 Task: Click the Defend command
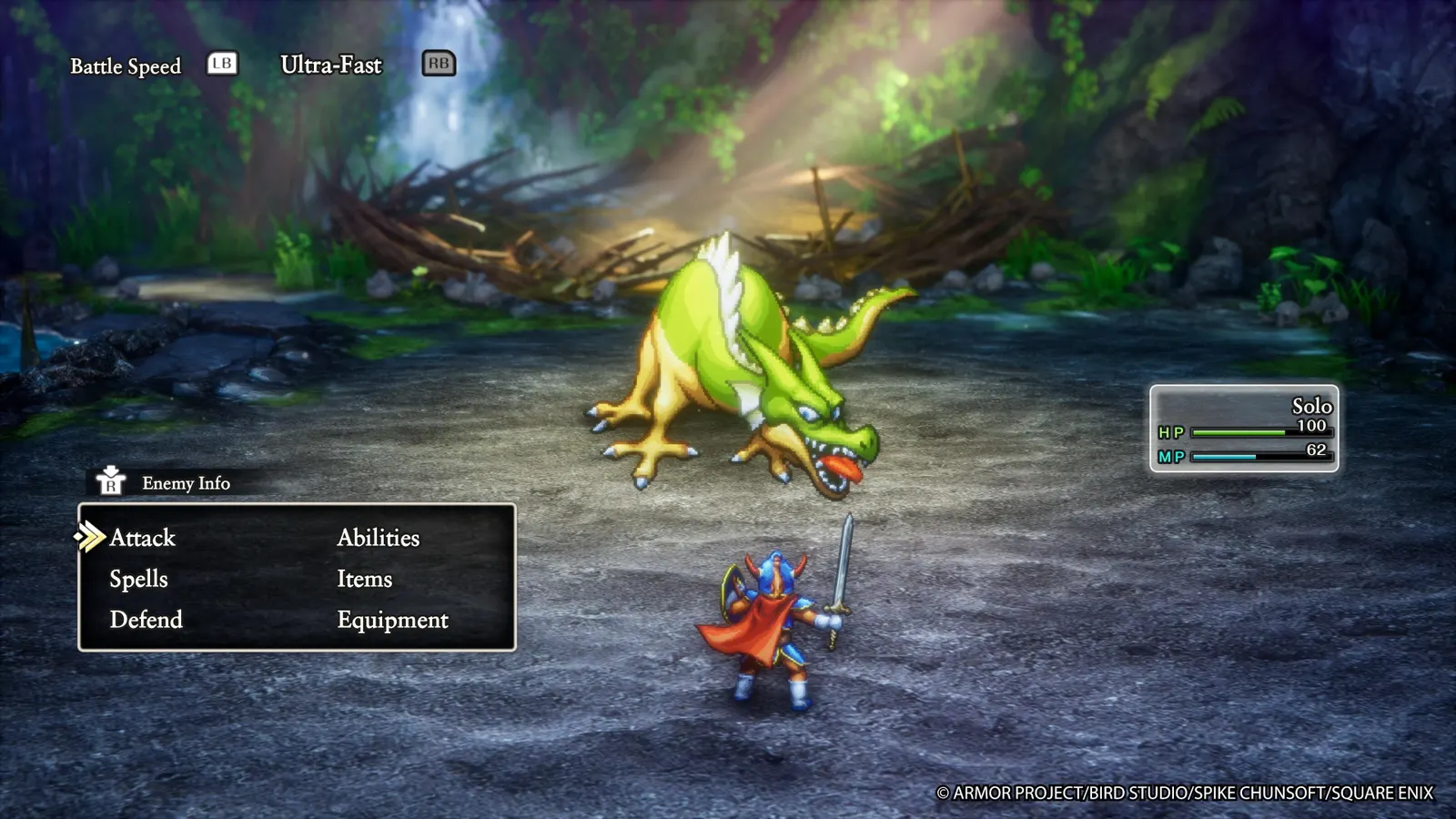(x=146, y=620)
